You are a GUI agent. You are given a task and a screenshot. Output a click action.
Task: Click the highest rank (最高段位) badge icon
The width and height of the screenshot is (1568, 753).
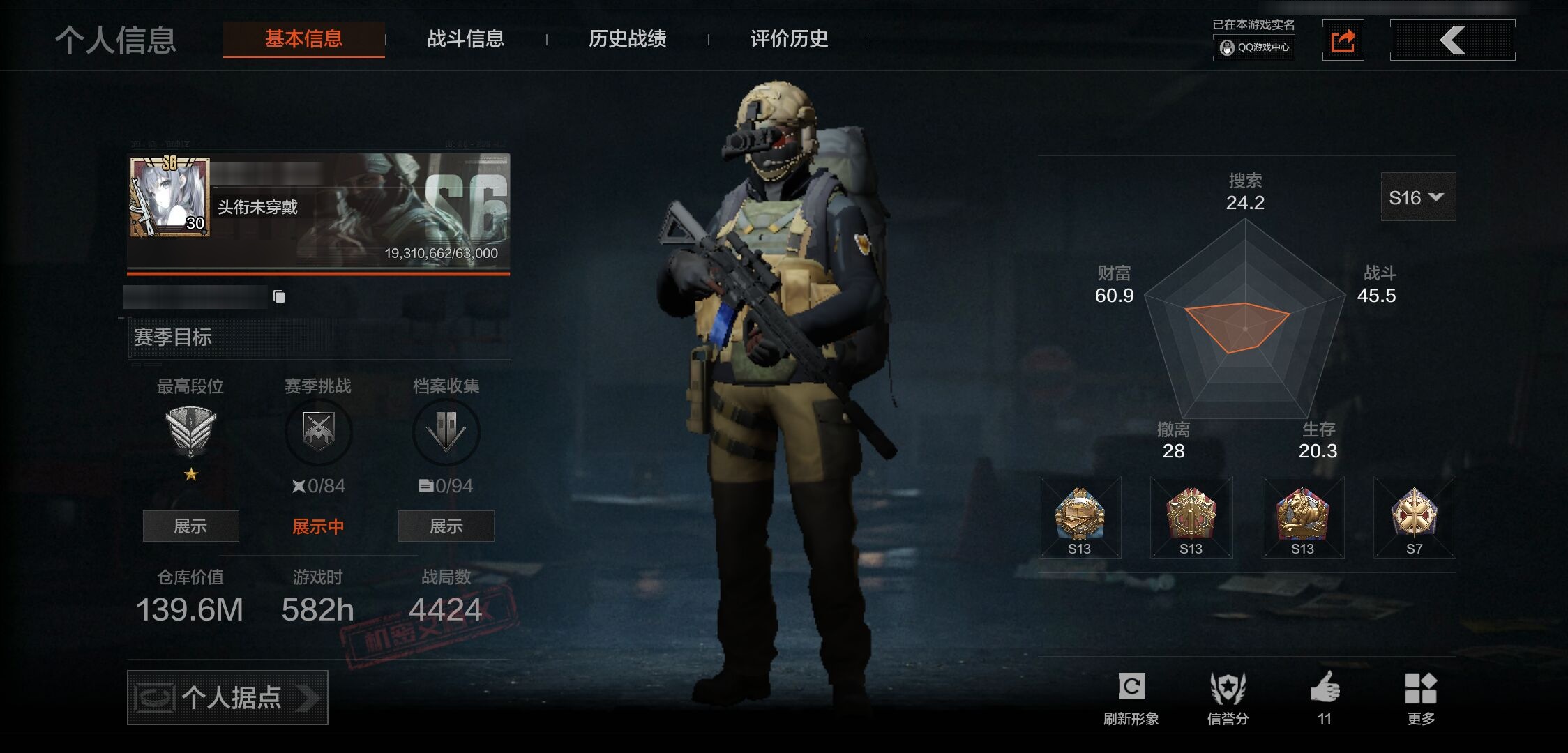[x=190, y=429]
